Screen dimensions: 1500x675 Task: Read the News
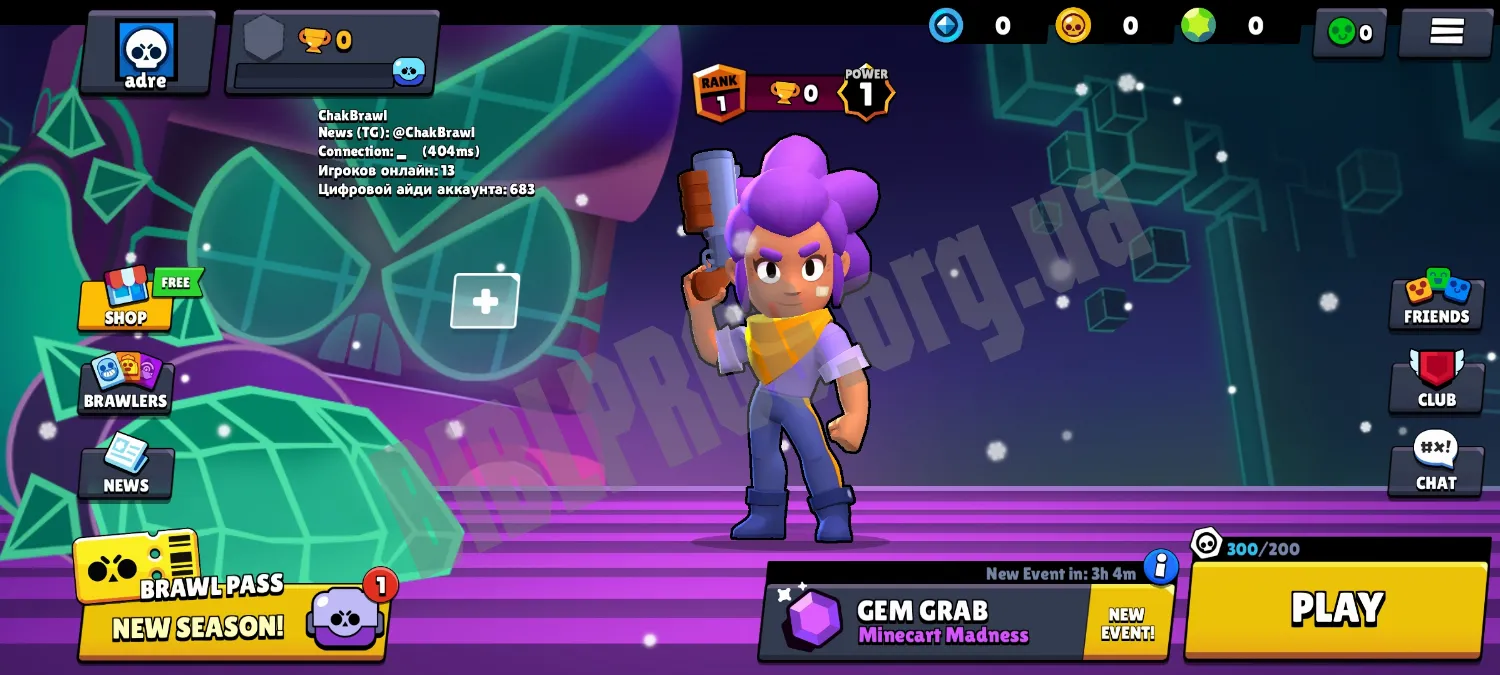pos(126,468)
